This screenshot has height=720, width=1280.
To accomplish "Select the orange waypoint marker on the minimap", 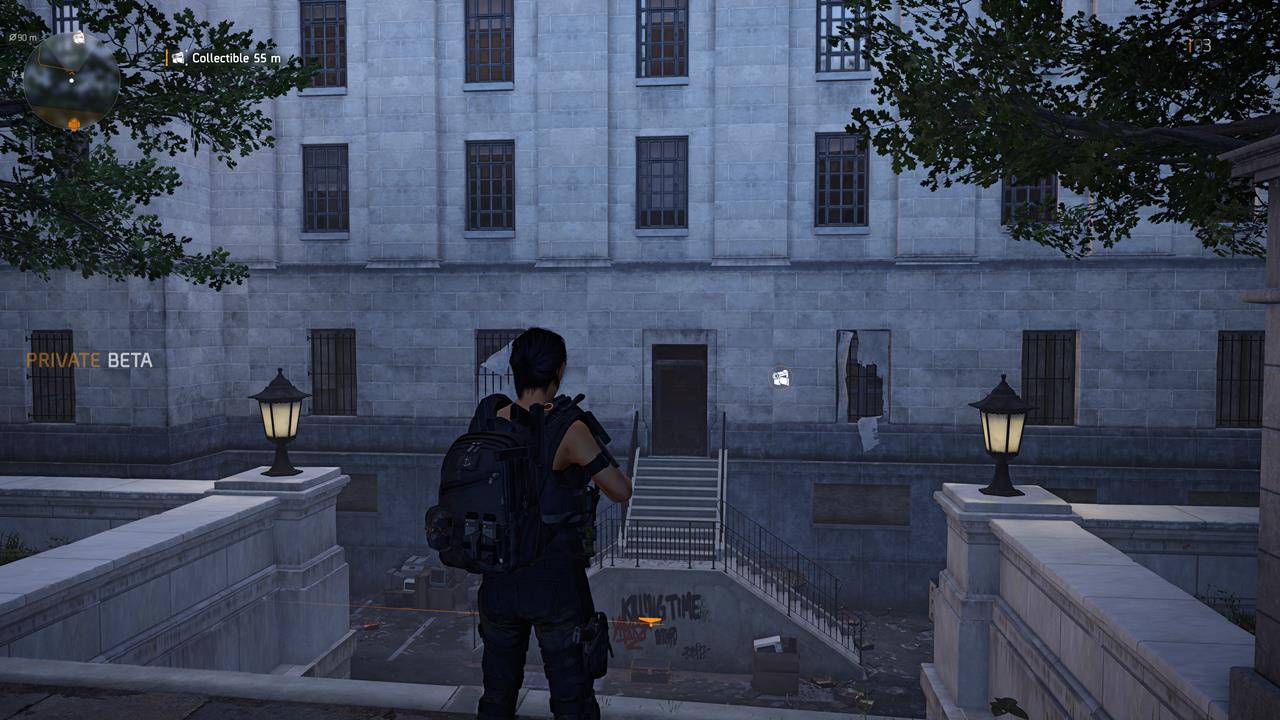I will [x=74, y=123].
